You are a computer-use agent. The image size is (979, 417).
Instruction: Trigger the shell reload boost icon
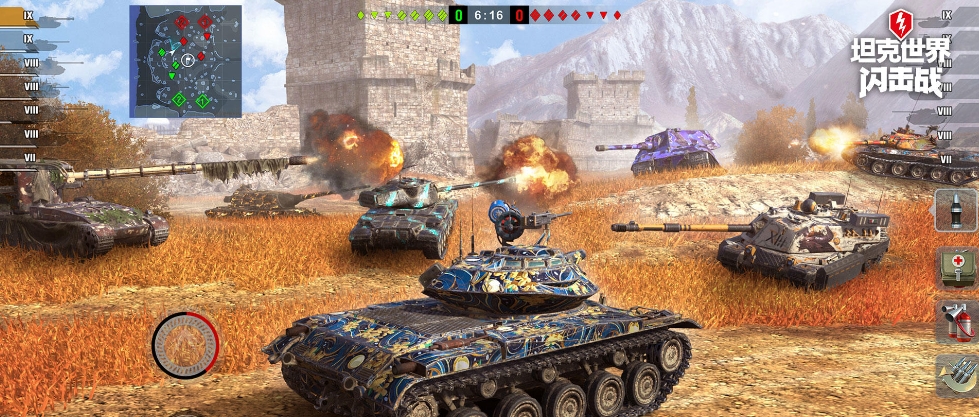pyautogui.click(x=955, y=376)
